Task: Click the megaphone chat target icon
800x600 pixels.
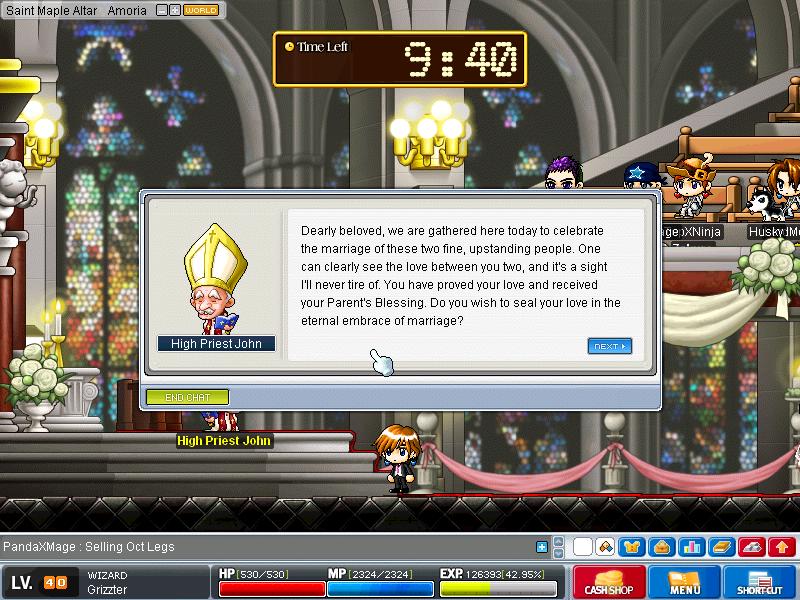Action: pyautogui.click(x=605, y=547)
